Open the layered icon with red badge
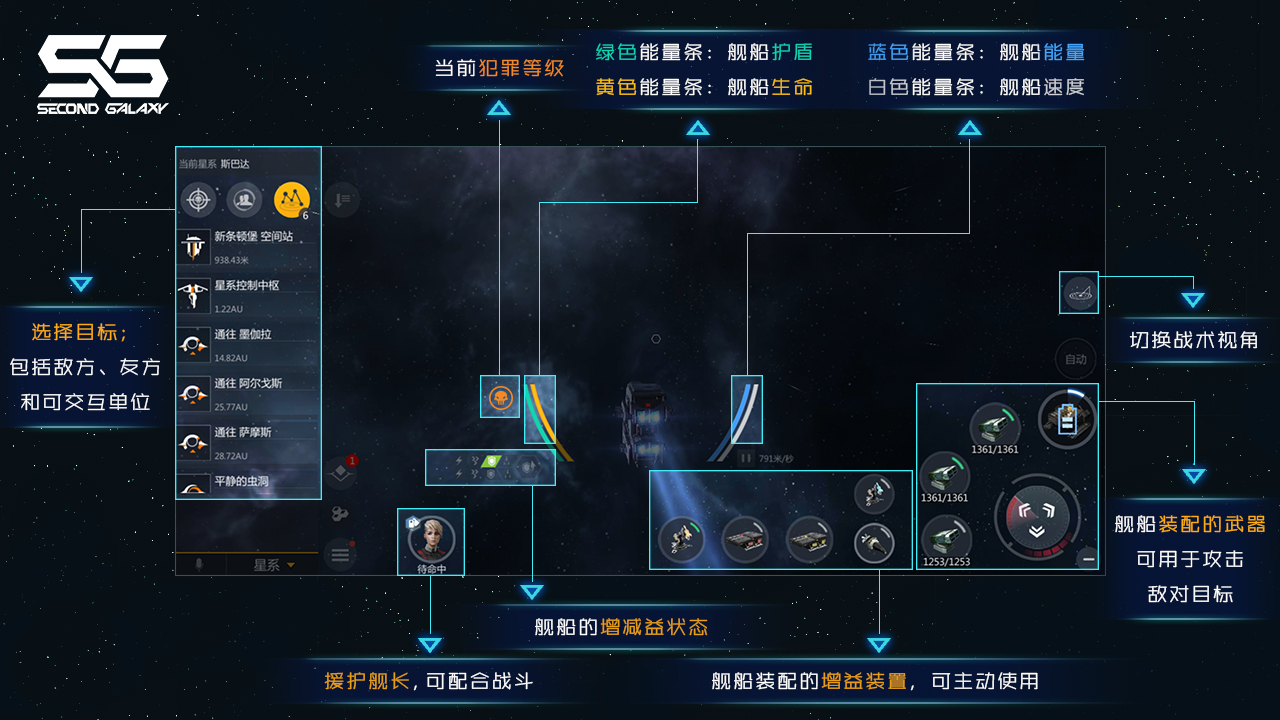 pos(340,471)
